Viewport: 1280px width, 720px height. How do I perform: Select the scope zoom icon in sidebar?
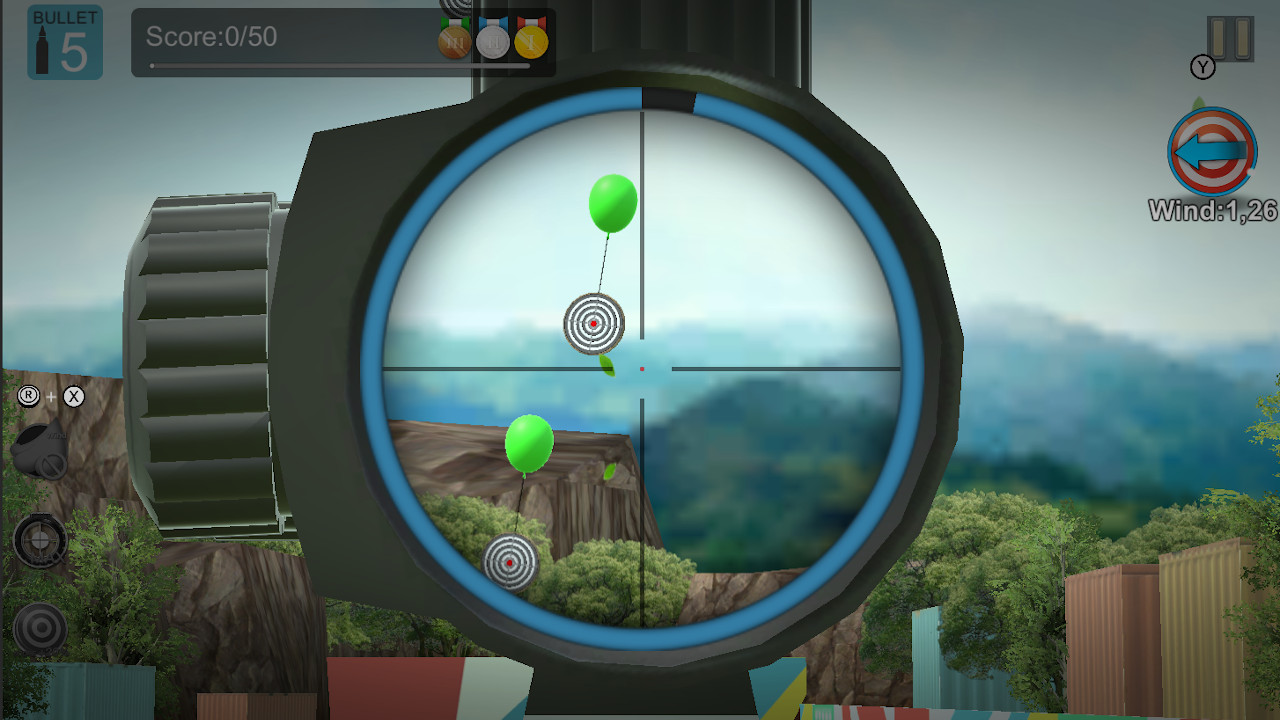(40, 540)
